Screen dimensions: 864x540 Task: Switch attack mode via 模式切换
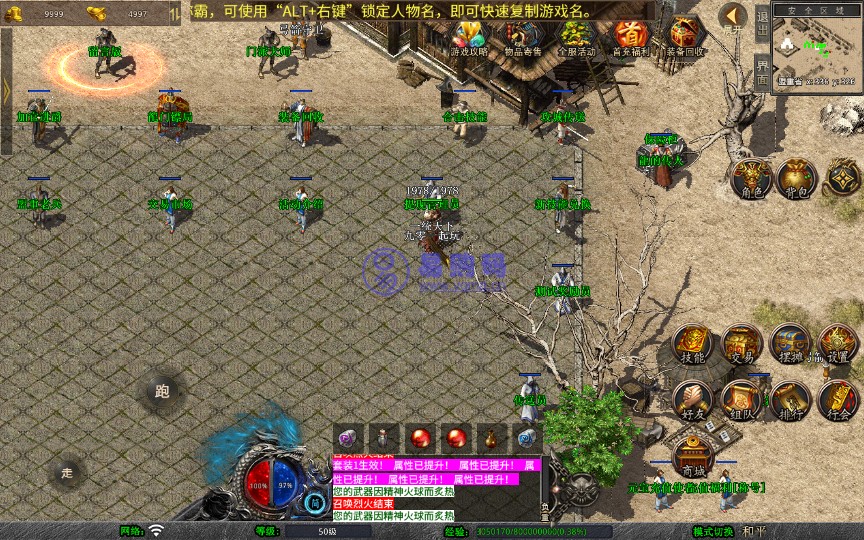714,531
